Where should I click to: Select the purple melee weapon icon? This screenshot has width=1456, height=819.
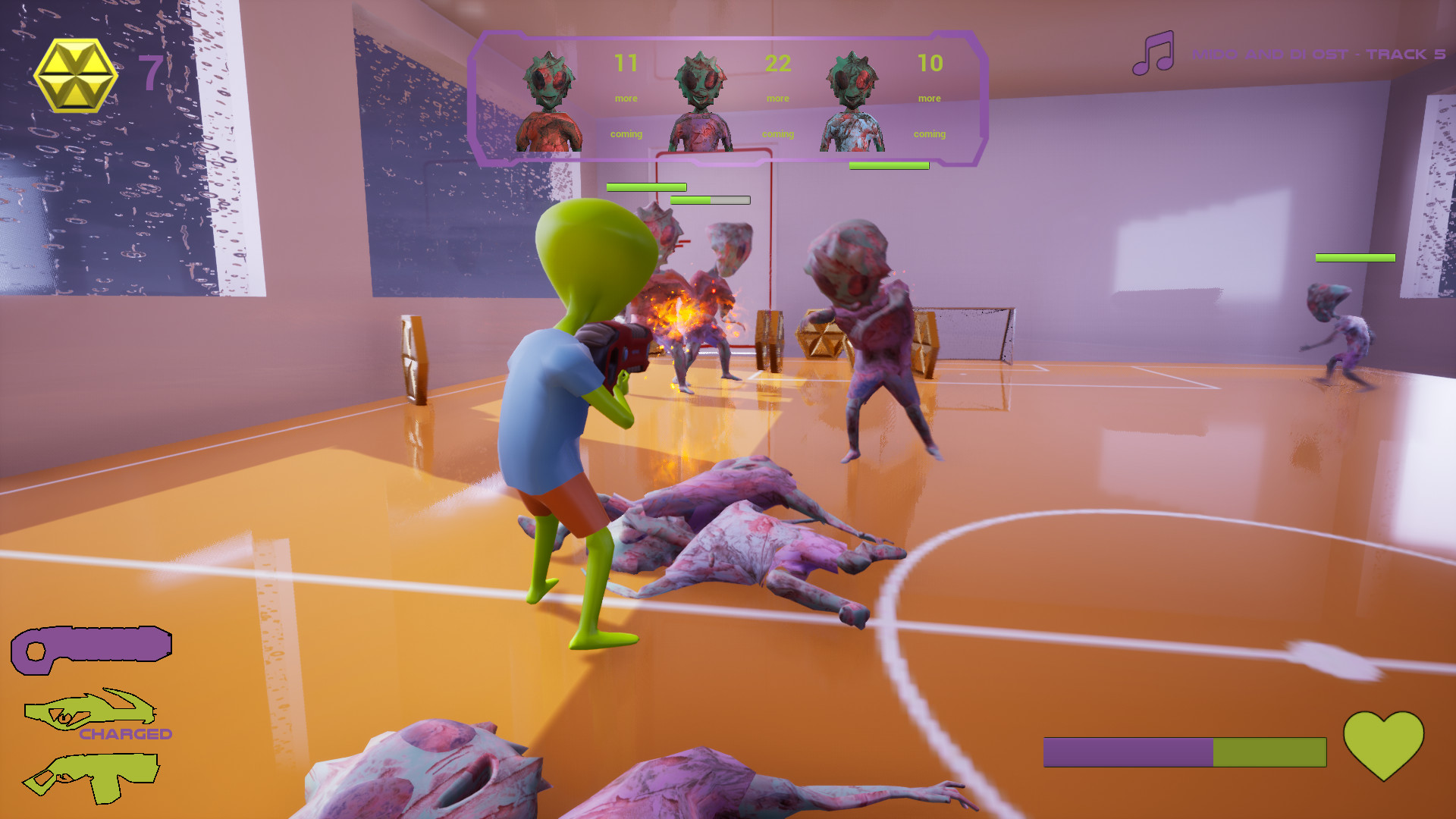tap(91, 645)
